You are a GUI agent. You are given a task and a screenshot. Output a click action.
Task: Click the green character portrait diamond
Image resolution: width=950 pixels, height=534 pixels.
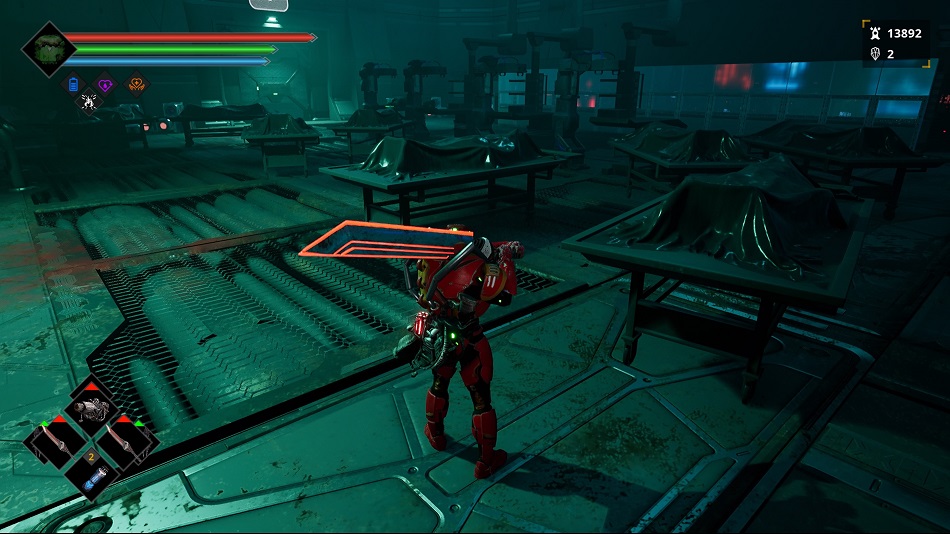point(48,49)
